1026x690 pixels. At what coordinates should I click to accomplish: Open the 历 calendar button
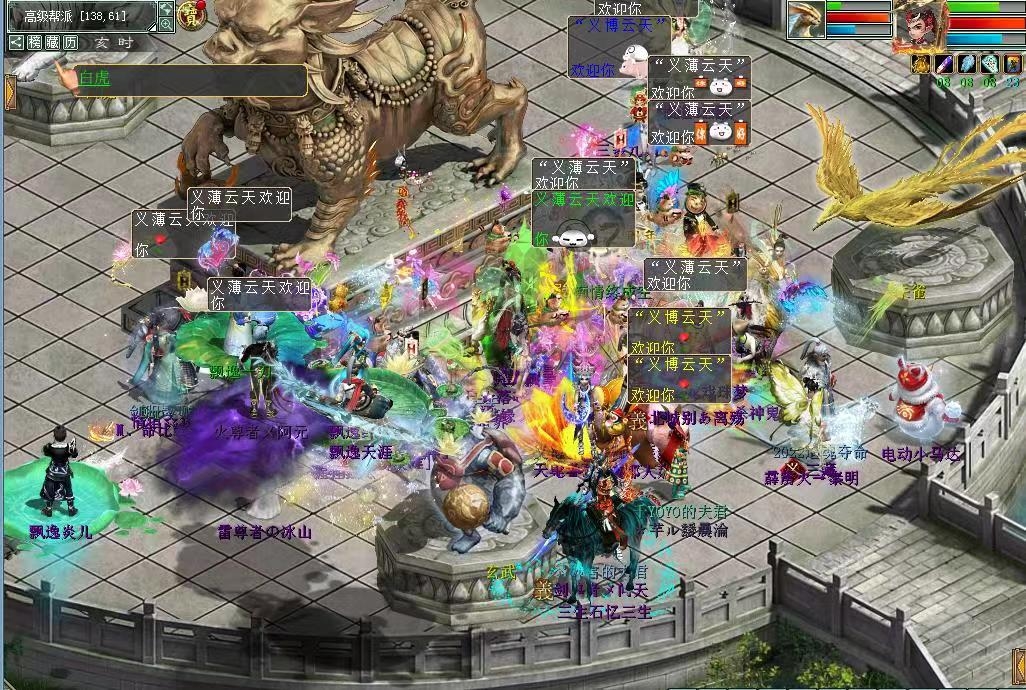pyautogui.click(x=70, y=42)
